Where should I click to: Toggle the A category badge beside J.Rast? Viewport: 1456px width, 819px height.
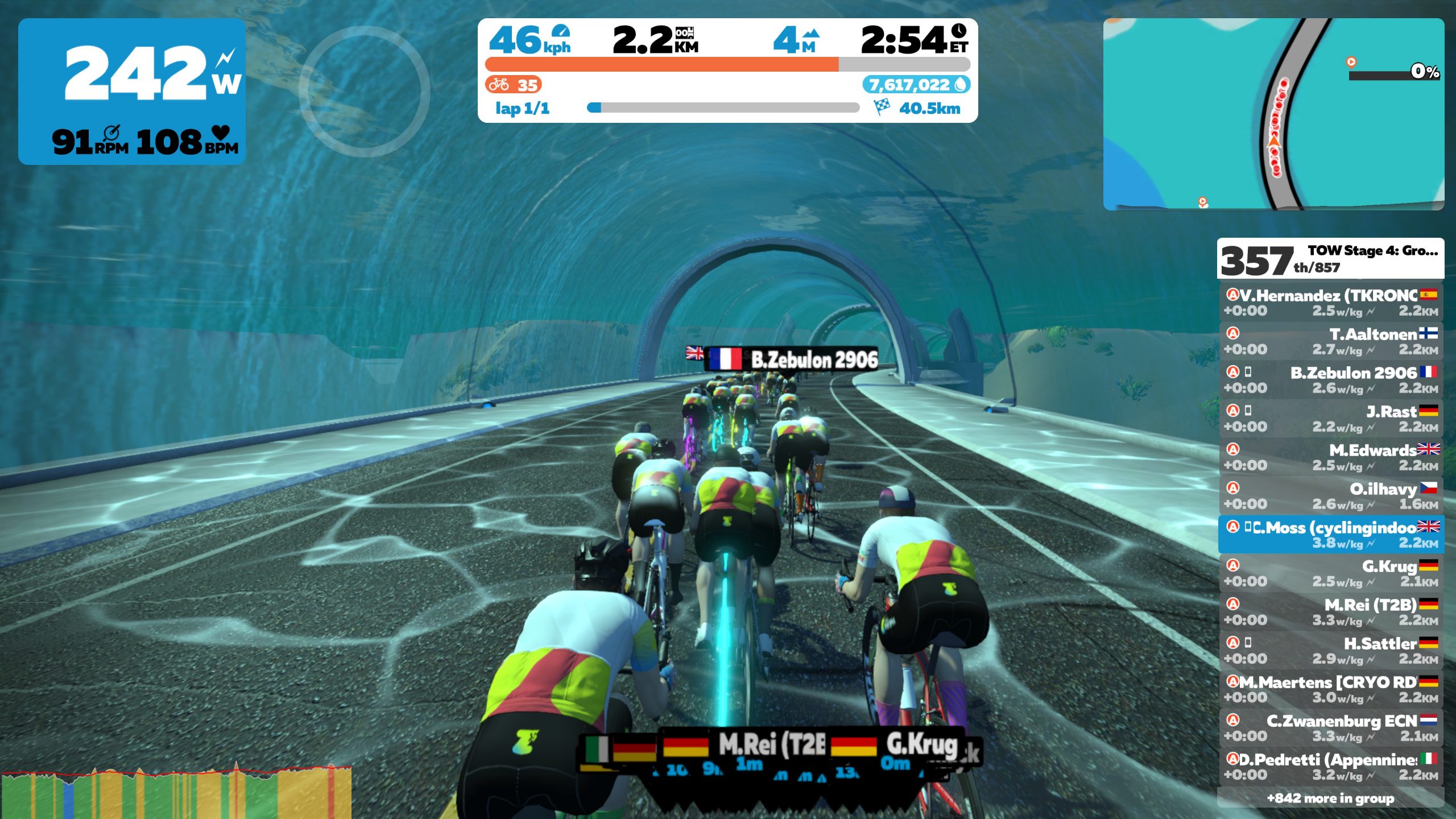1234,411
